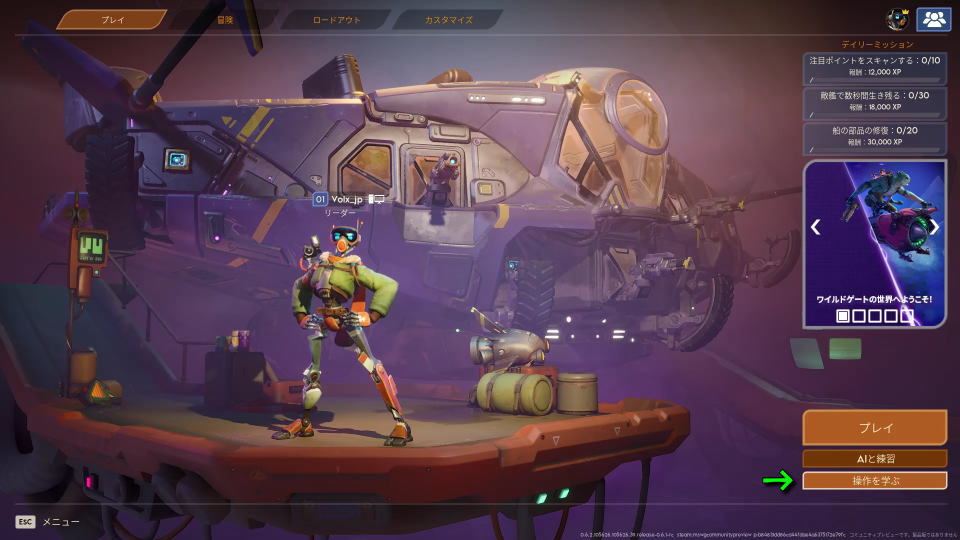
Task: Click the player profile avatar with crown
Action: pos(897,19)
